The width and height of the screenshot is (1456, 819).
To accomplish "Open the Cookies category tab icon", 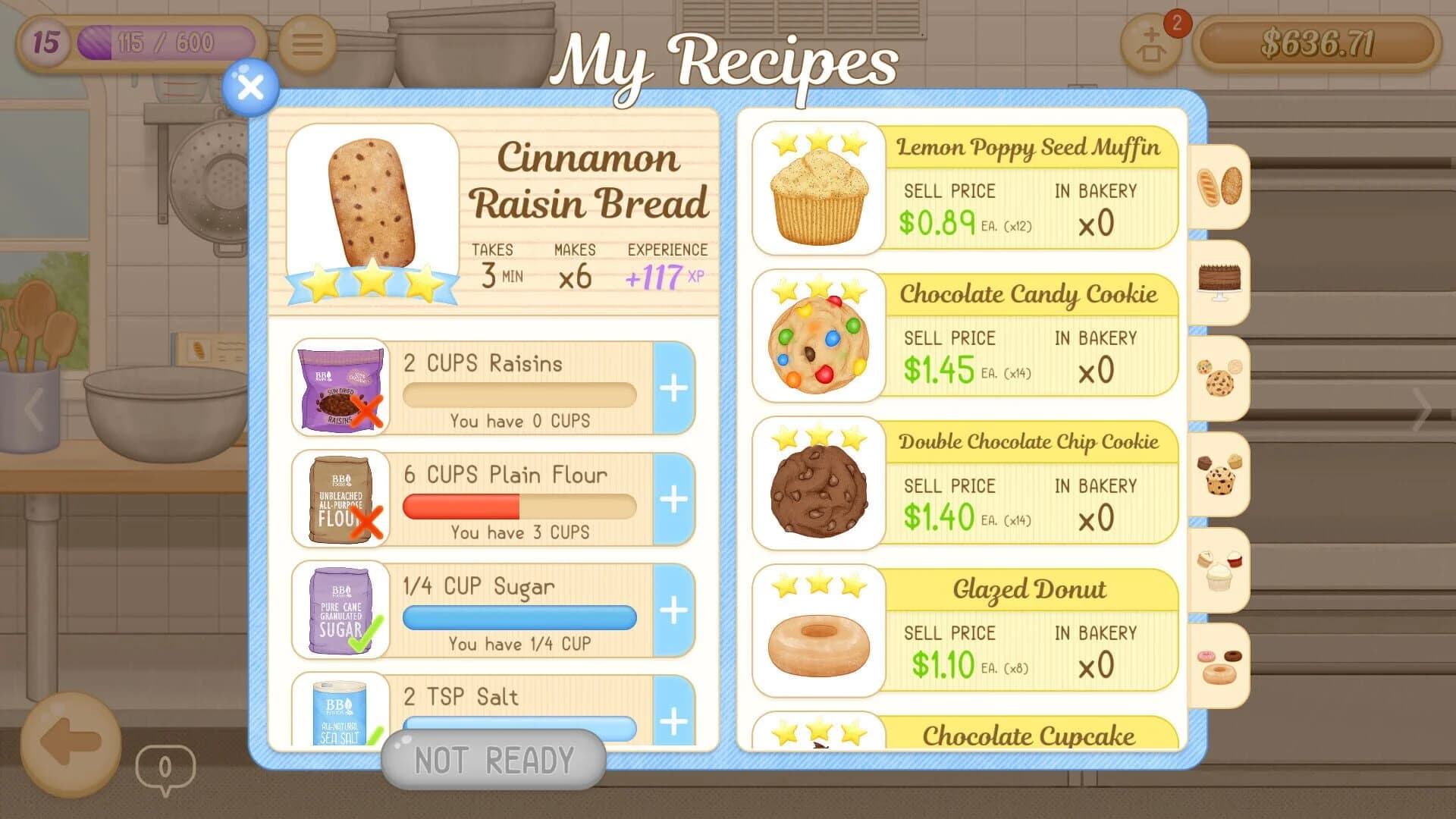I will coord(1219,377).
